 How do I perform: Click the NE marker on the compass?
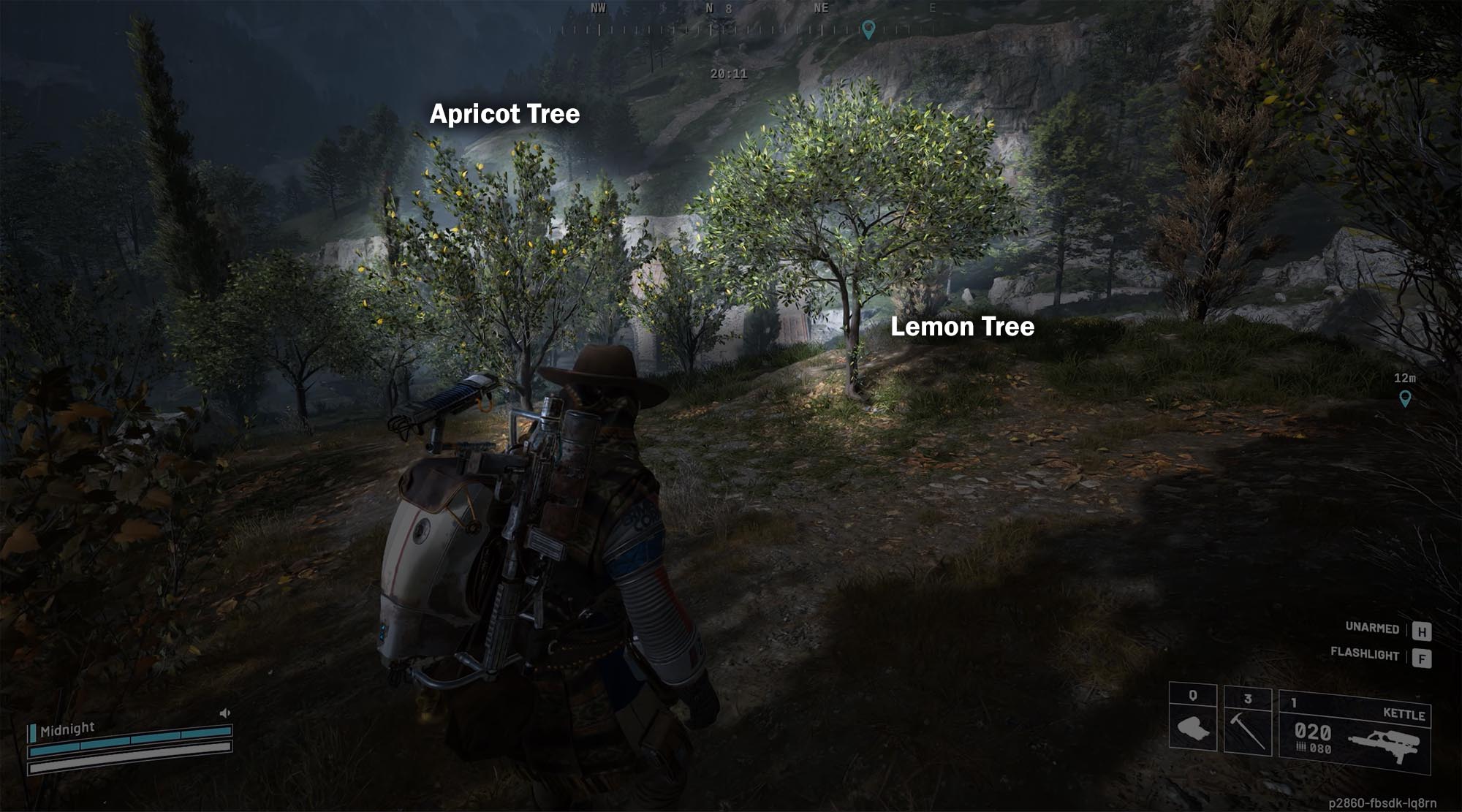pos(821,9)
